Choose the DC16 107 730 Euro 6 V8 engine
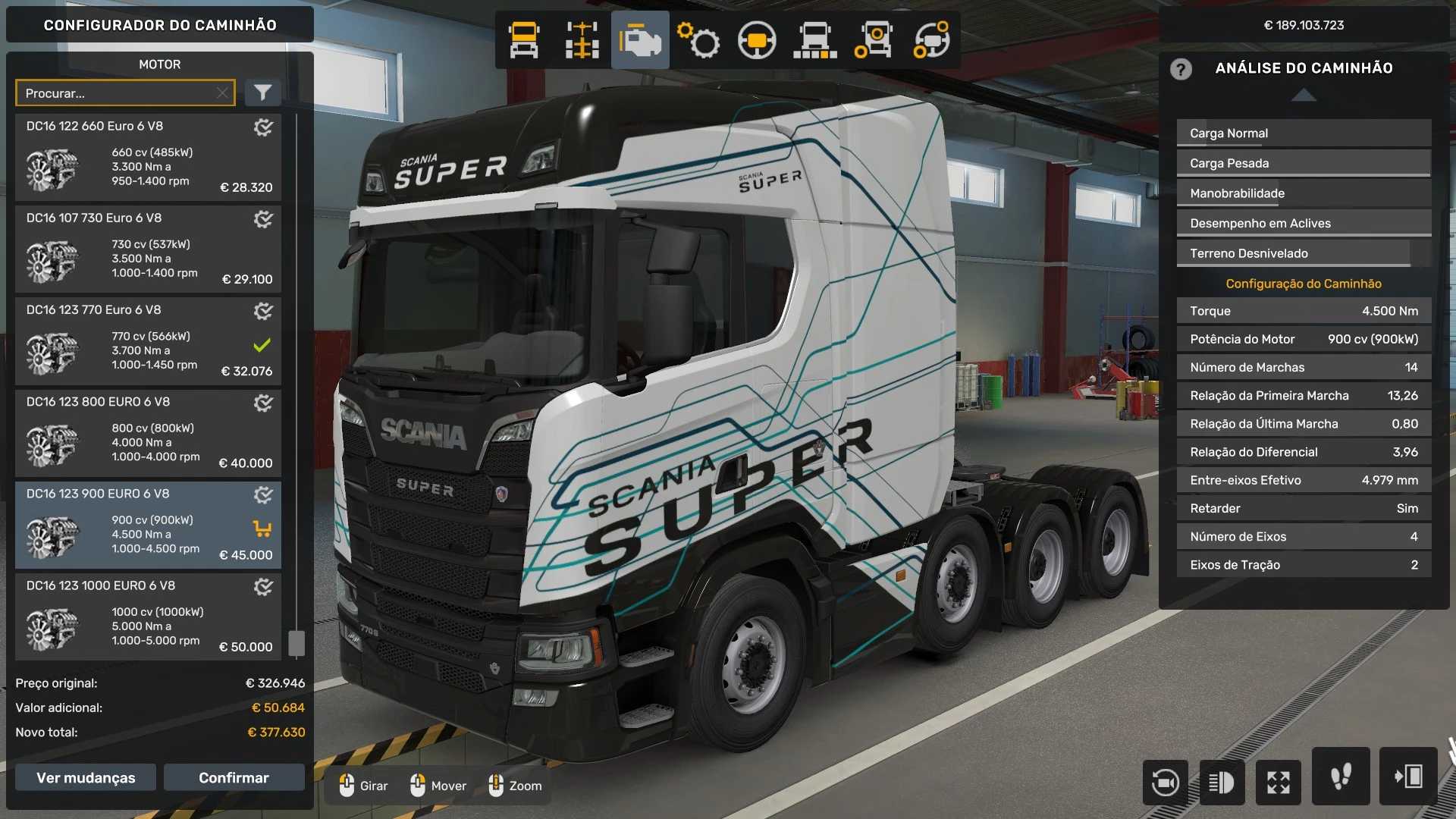This screenshot has height=819, width=1456. 148,249
